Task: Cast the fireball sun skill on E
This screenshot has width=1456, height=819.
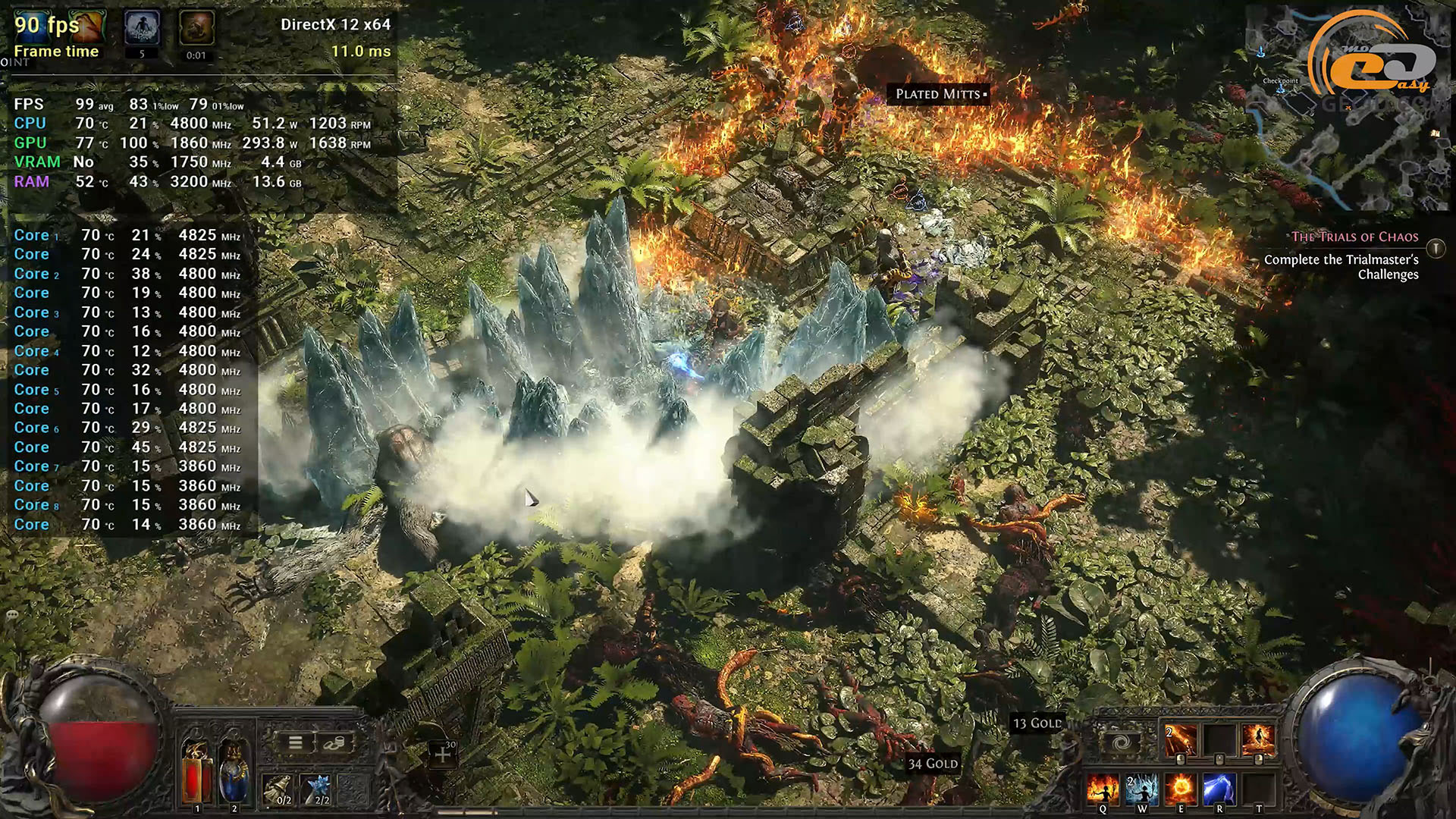Action: (1181, 789)
